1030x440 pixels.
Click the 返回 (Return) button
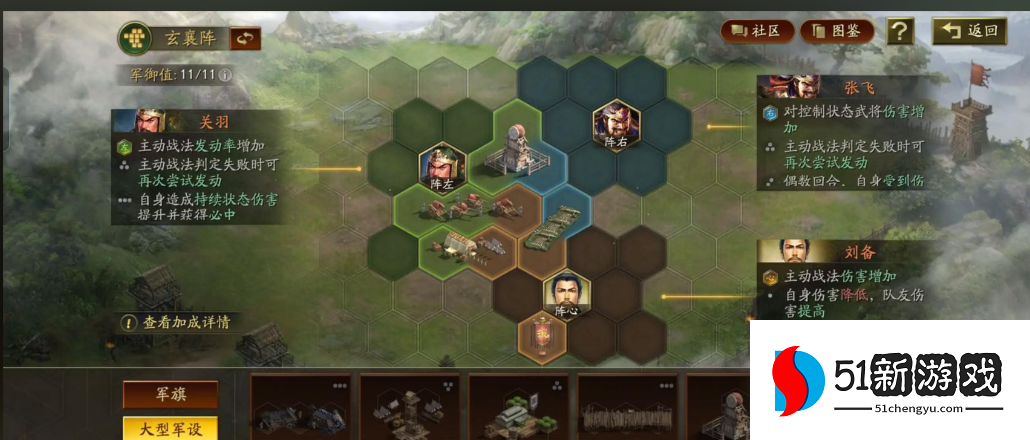click(x=969, y=31)
